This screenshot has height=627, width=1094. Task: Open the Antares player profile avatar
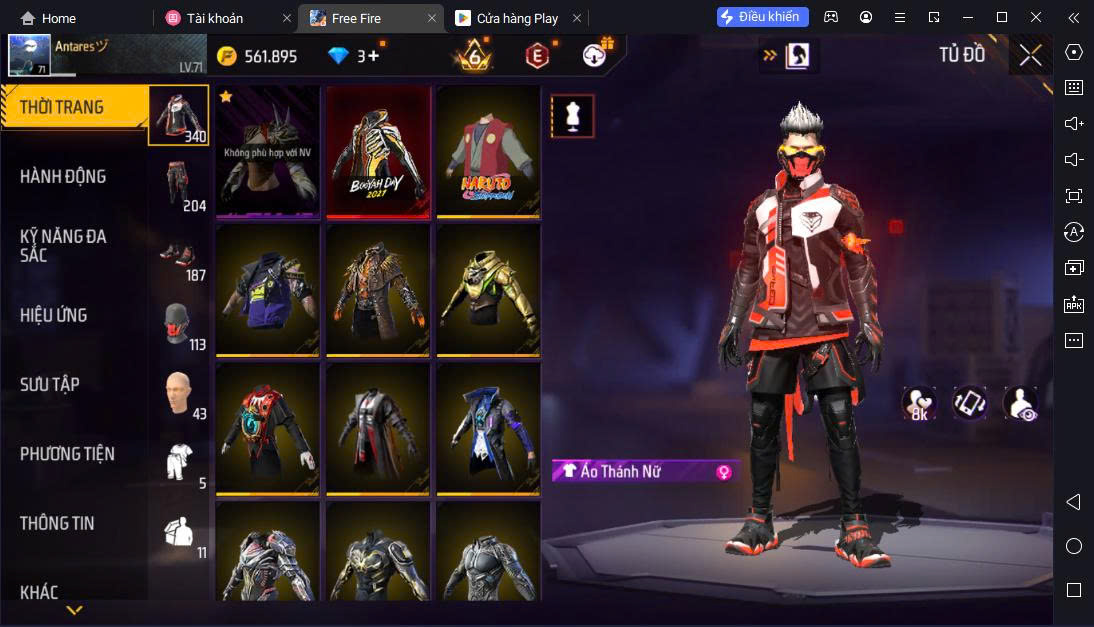click(29, 55)
